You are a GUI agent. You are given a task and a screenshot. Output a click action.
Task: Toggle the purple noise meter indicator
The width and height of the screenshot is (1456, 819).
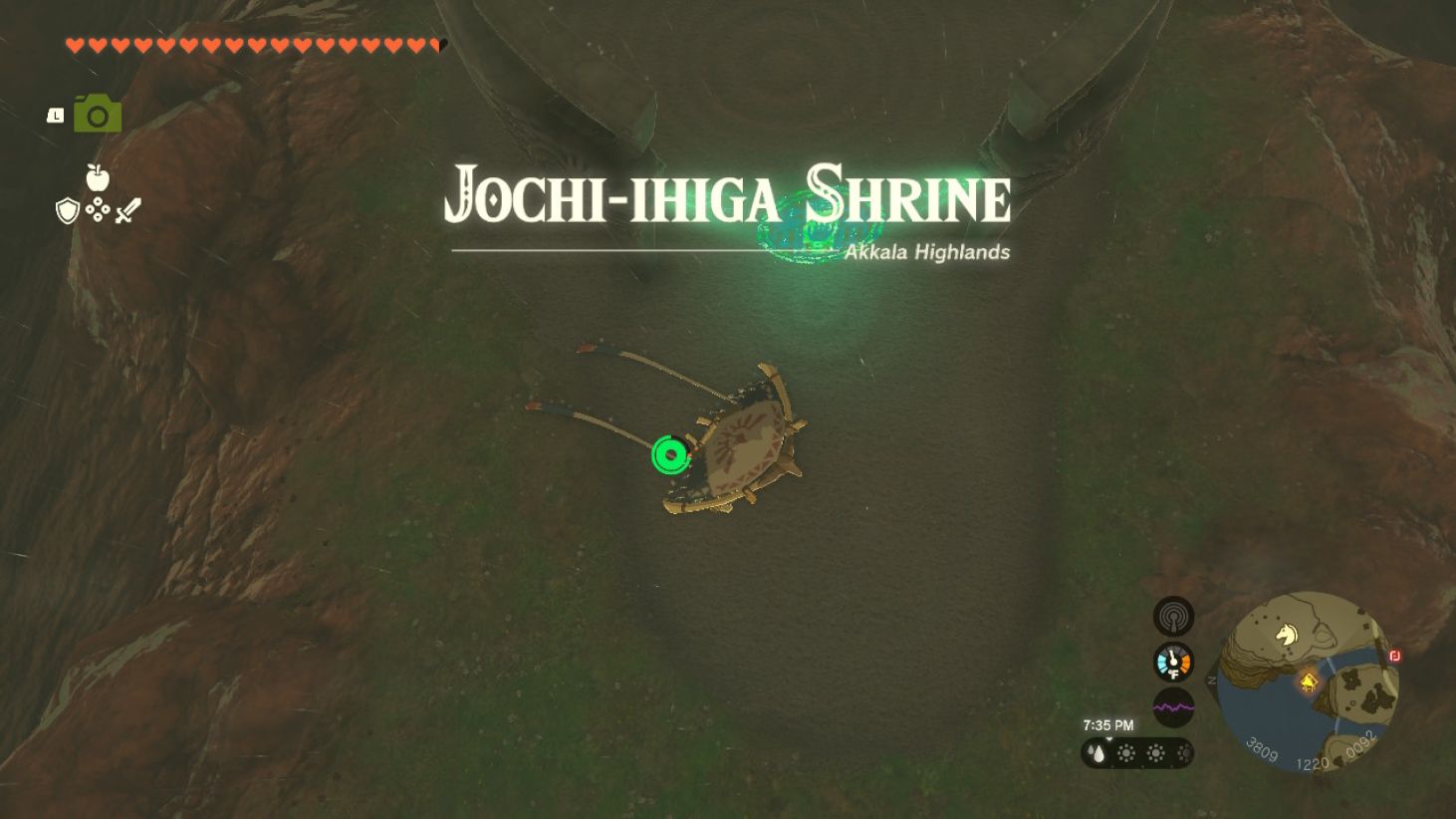click(1173, 707)
